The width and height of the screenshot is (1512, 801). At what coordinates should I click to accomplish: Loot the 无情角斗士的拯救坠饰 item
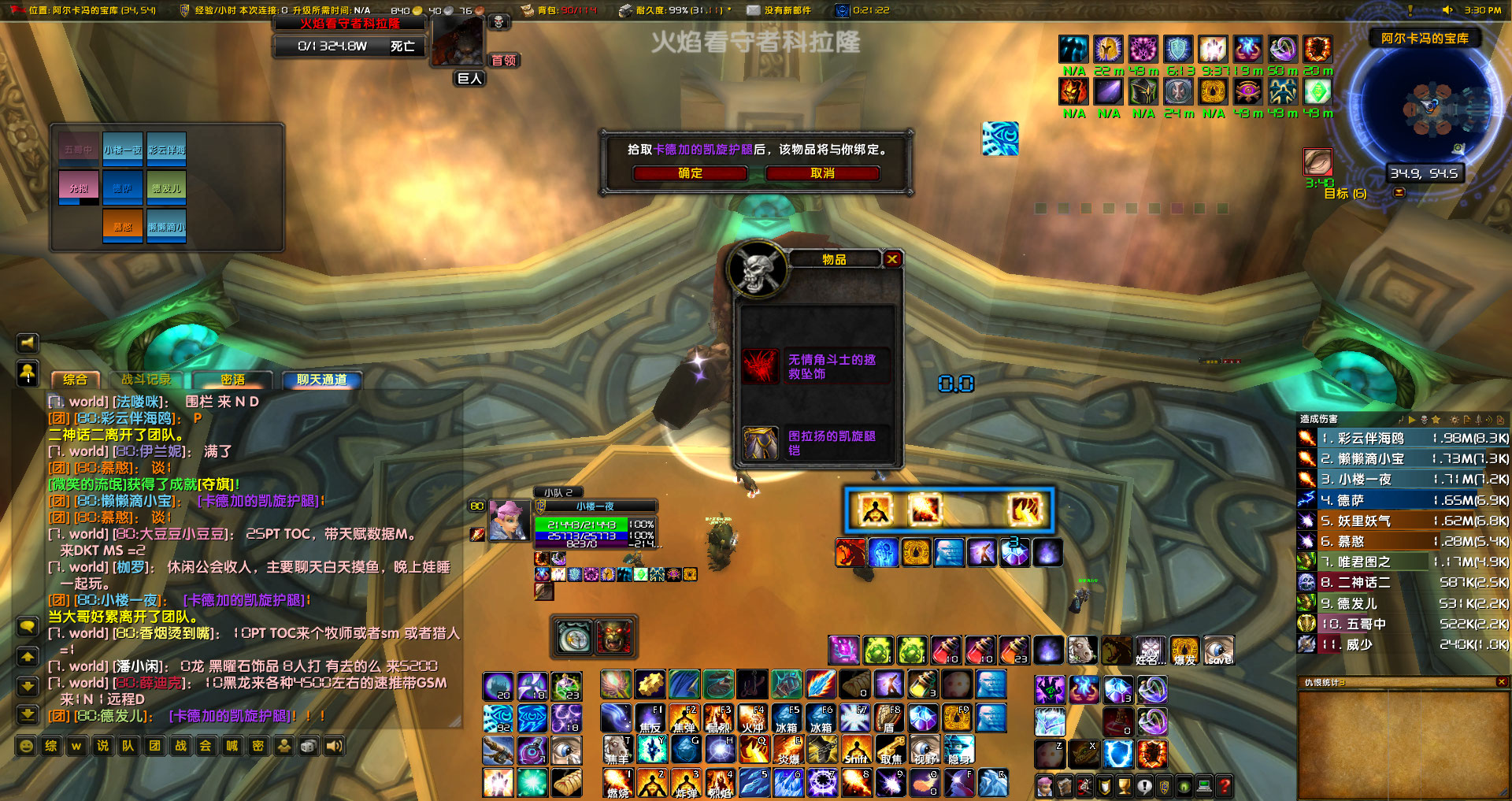pos(816,367)
